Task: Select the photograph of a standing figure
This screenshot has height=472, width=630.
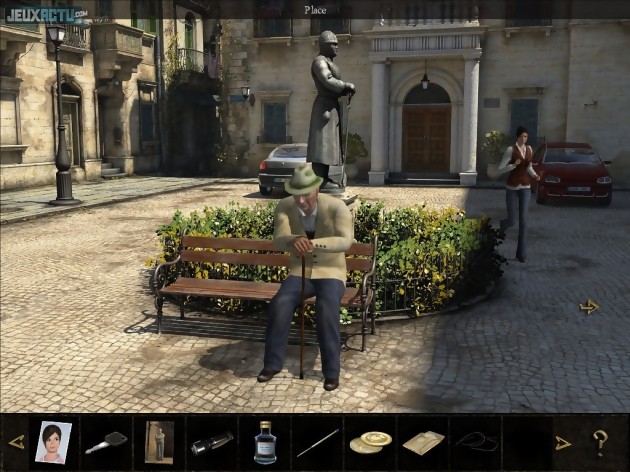Action: click(x=158, y=441)
